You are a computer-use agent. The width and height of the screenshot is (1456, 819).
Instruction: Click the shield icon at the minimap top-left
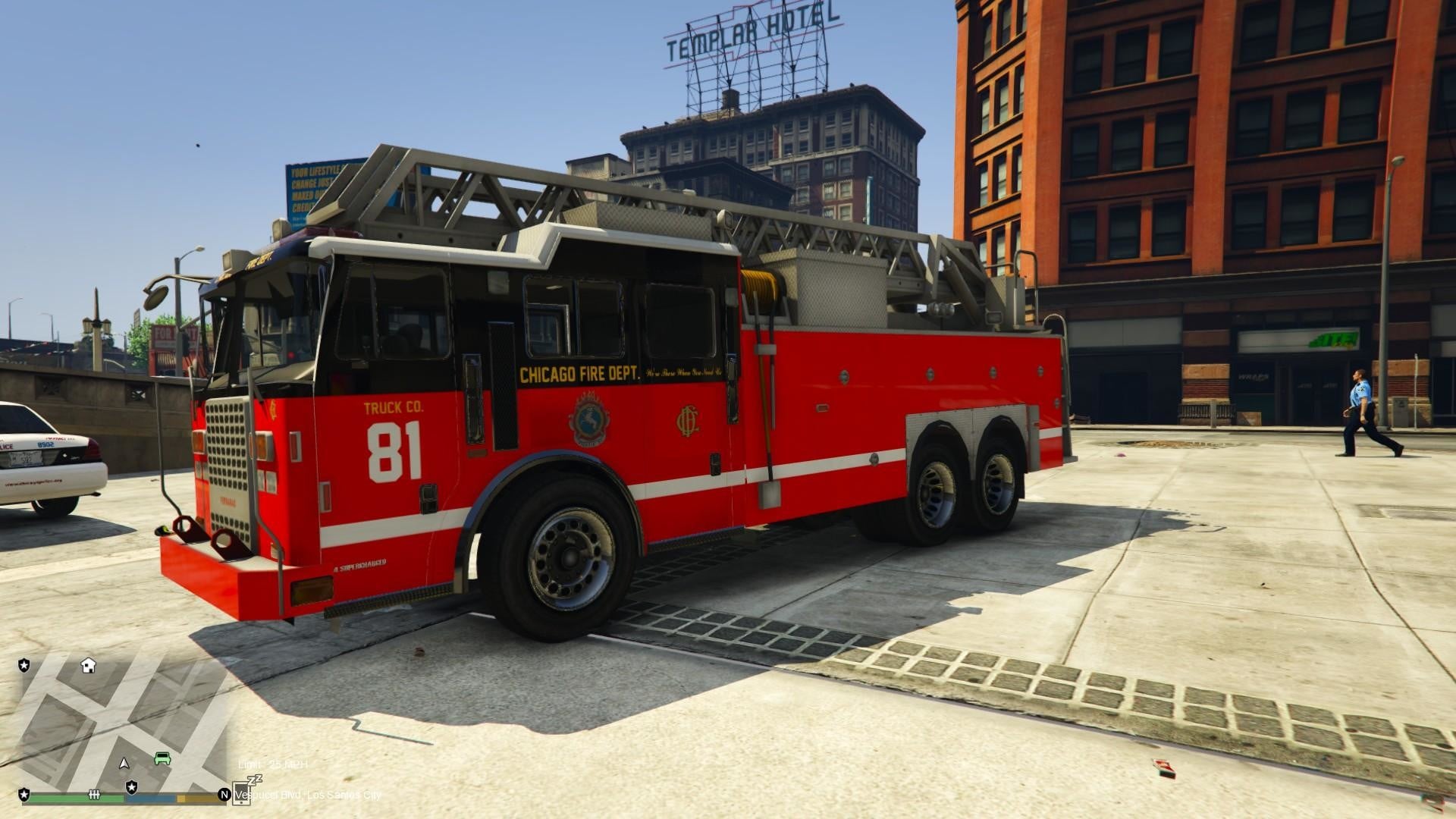(25, 666)
